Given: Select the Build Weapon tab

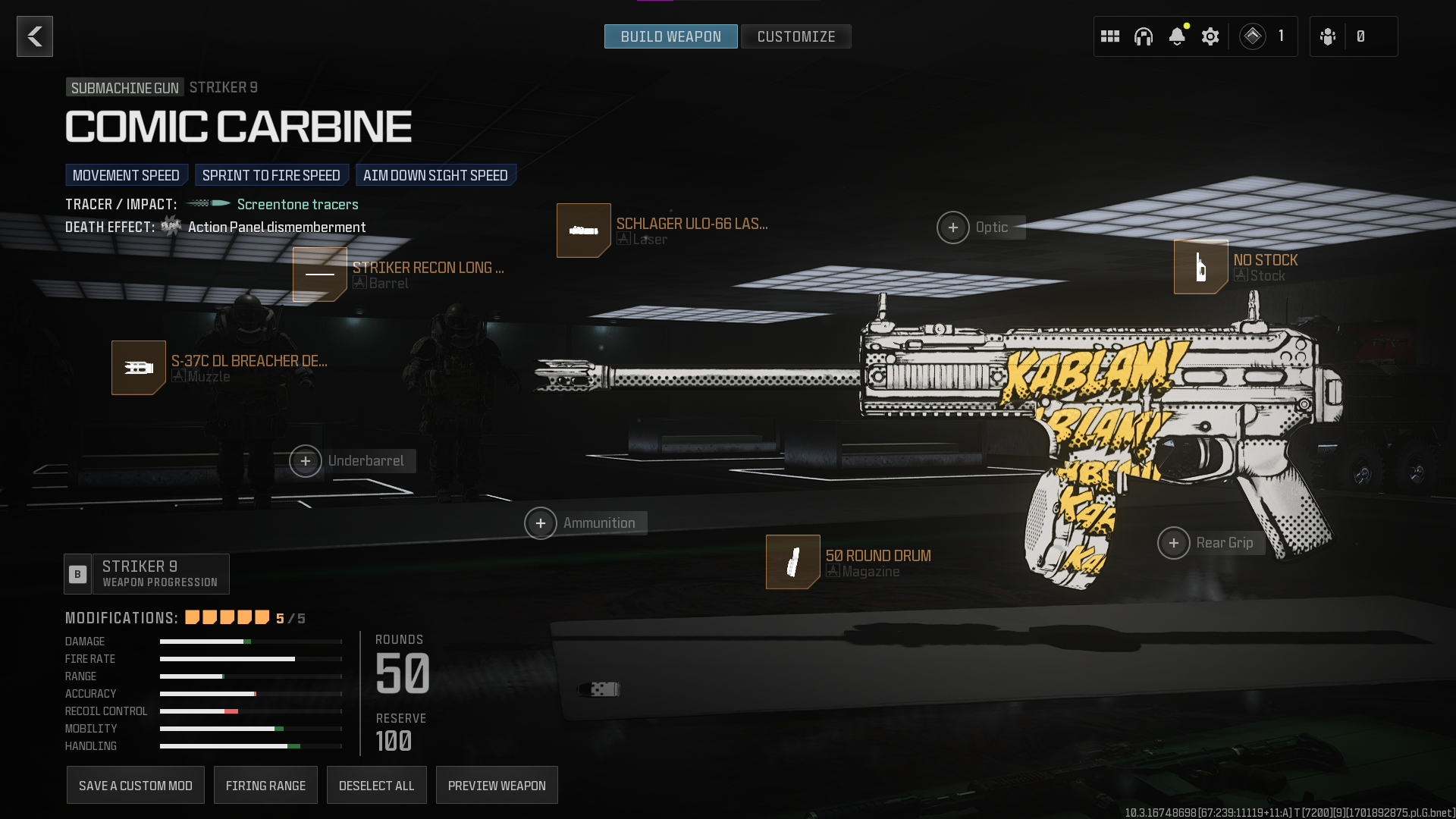Looking at the screenshot, I should [670, 36].
